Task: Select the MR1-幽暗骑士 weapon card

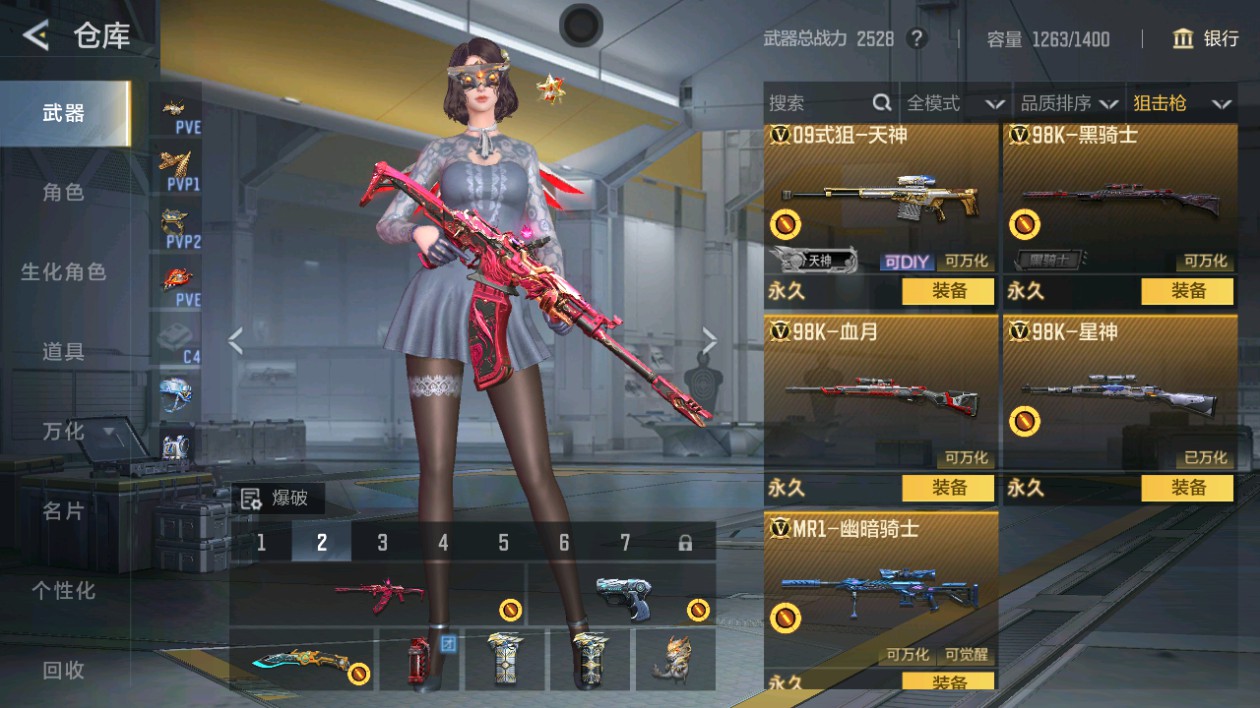Action: pos(880,590)
